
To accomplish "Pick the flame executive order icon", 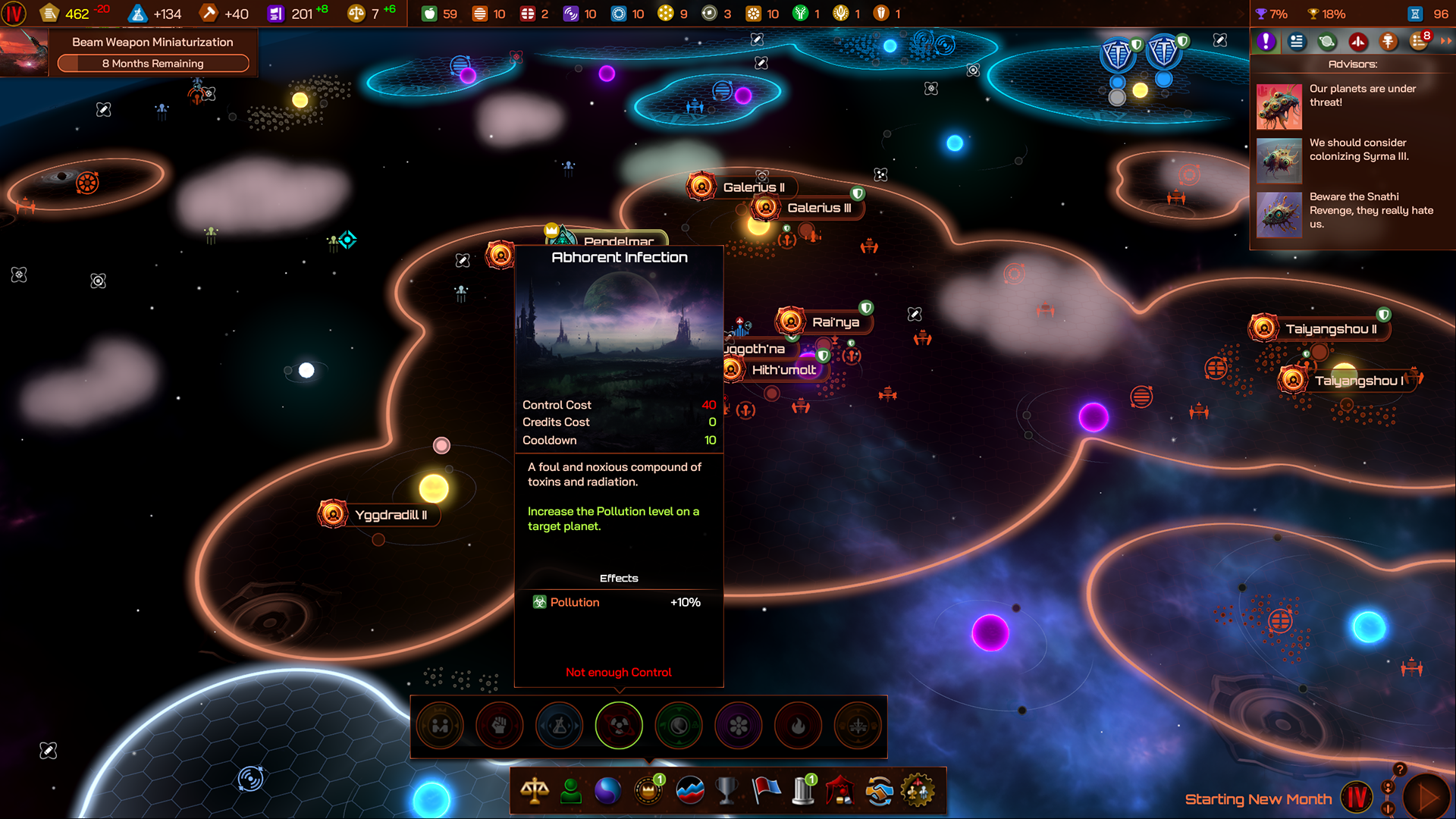I will coord(798,726).
